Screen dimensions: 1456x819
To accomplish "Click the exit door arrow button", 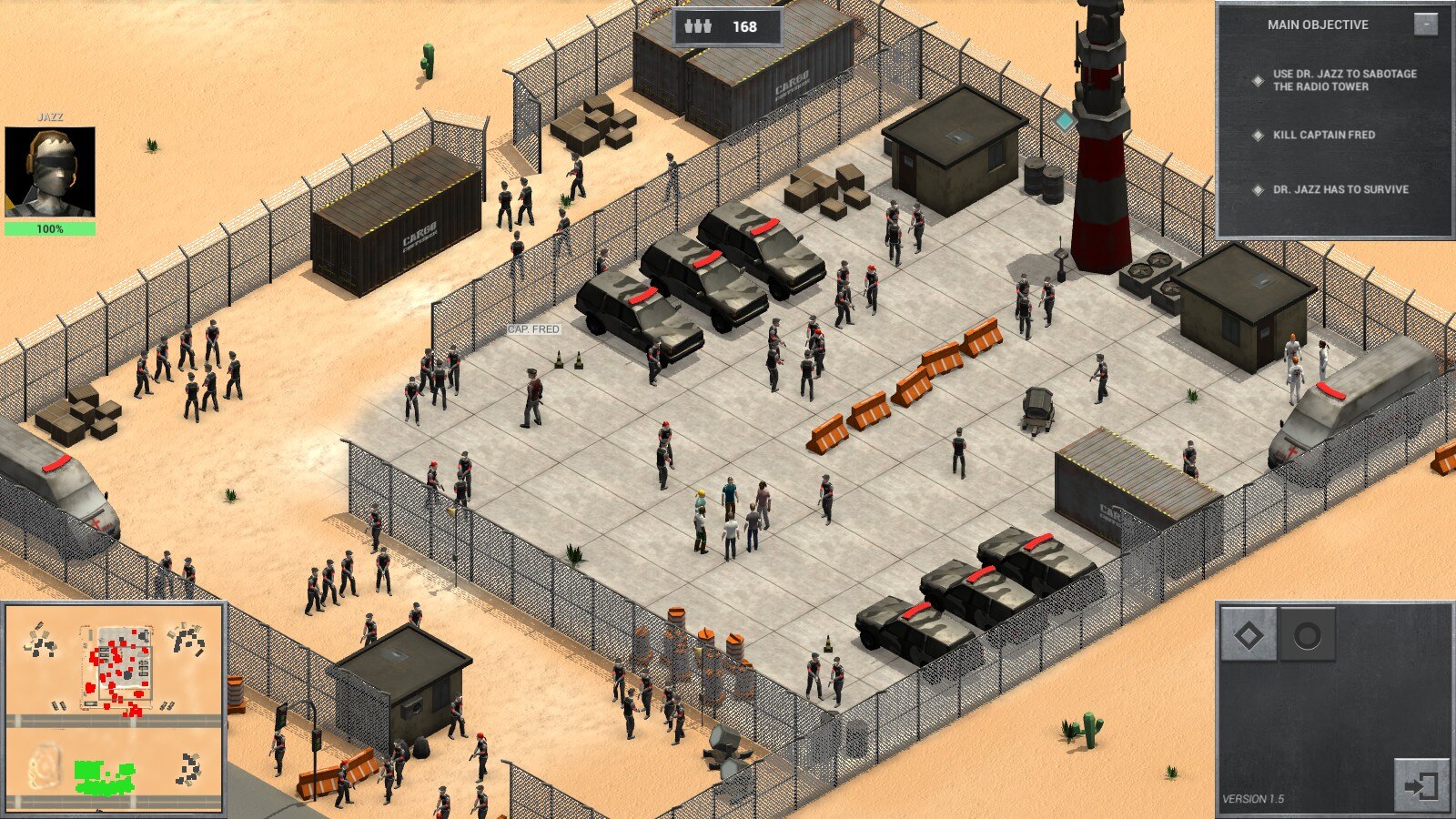I will (1420, 784).
